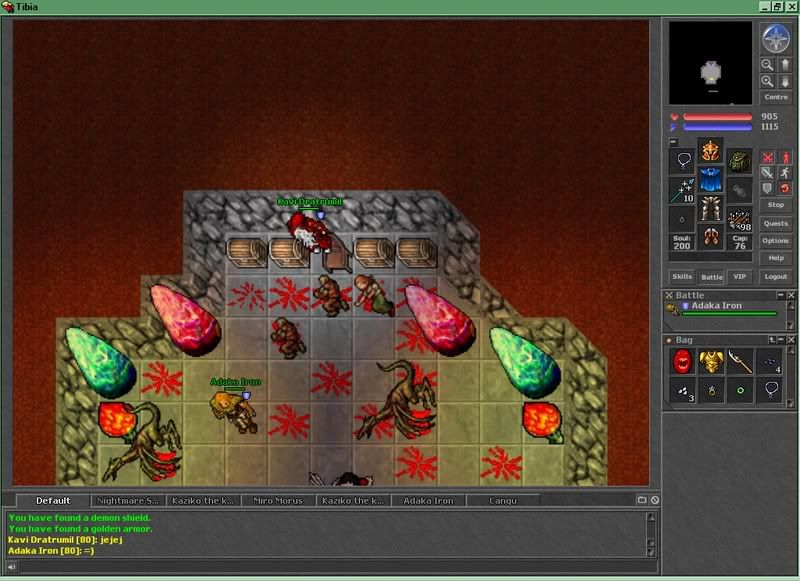Hit the Stop button
This screenshot has width=800, height=581.
click(x=776, y=205)
